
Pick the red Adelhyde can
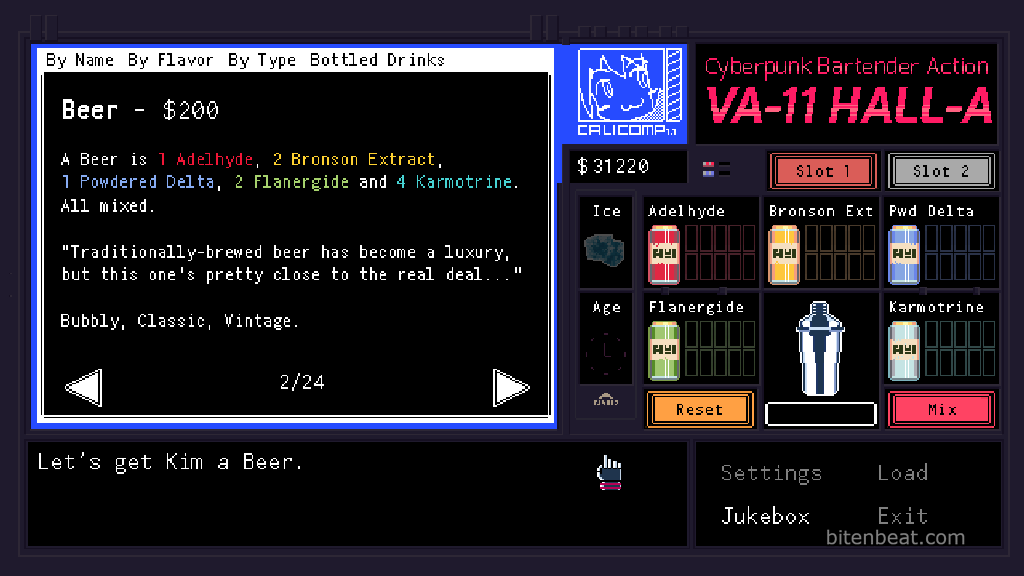[664, 253]
